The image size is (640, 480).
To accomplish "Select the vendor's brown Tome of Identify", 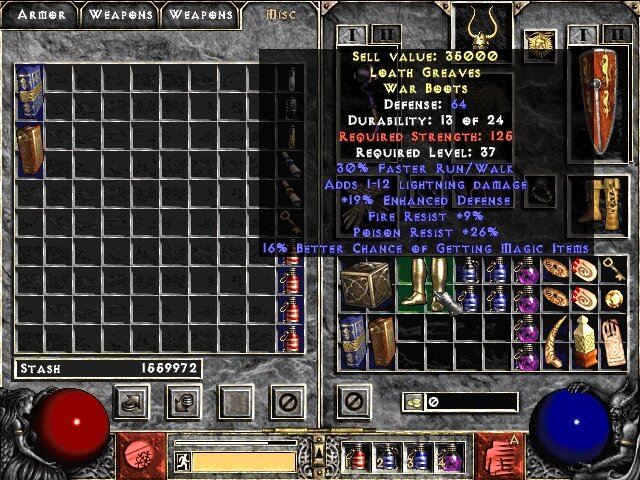I will tap(29, 148).
